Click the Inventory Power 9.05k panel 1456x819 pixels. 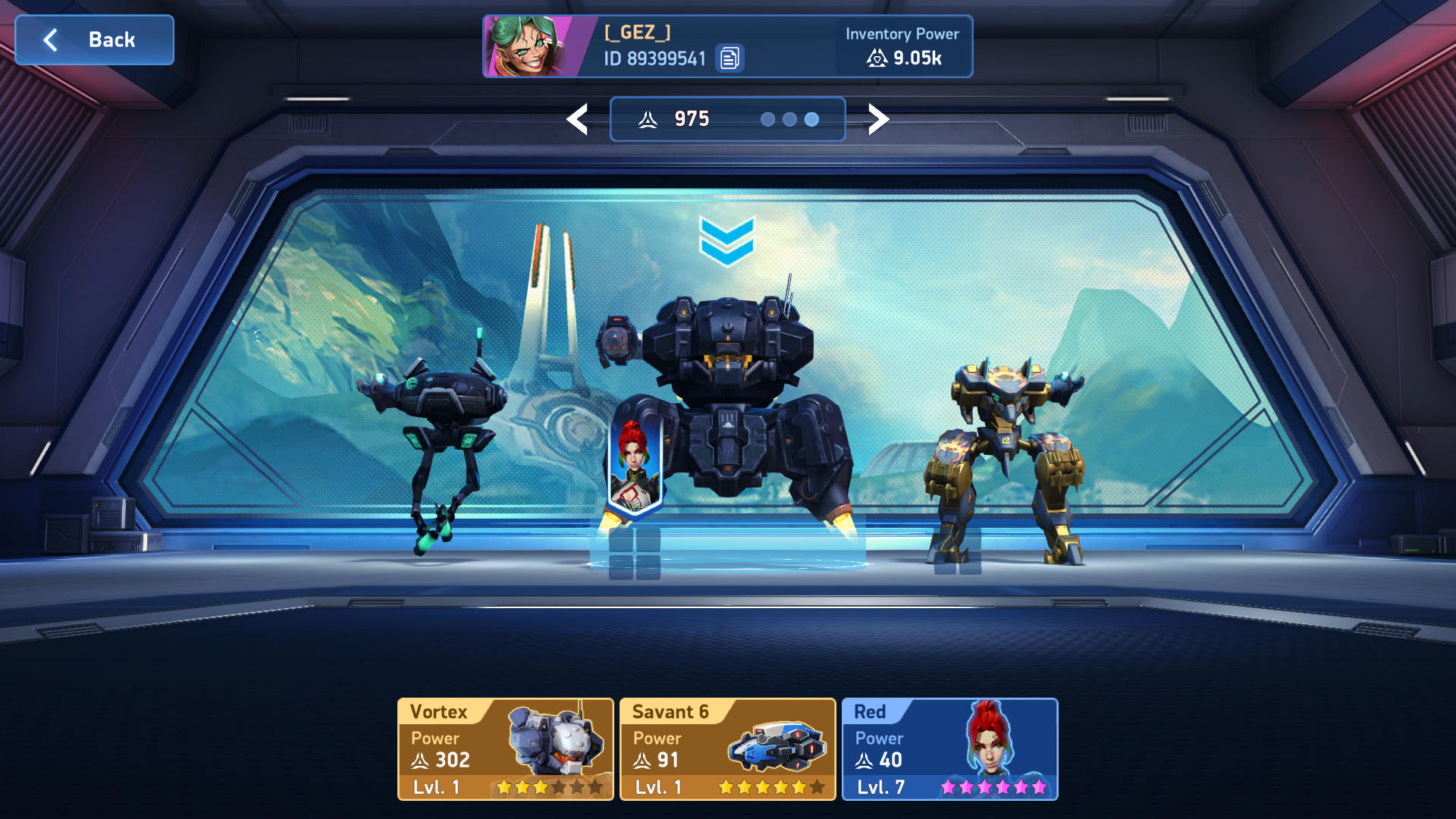click(x=902, y=47)
